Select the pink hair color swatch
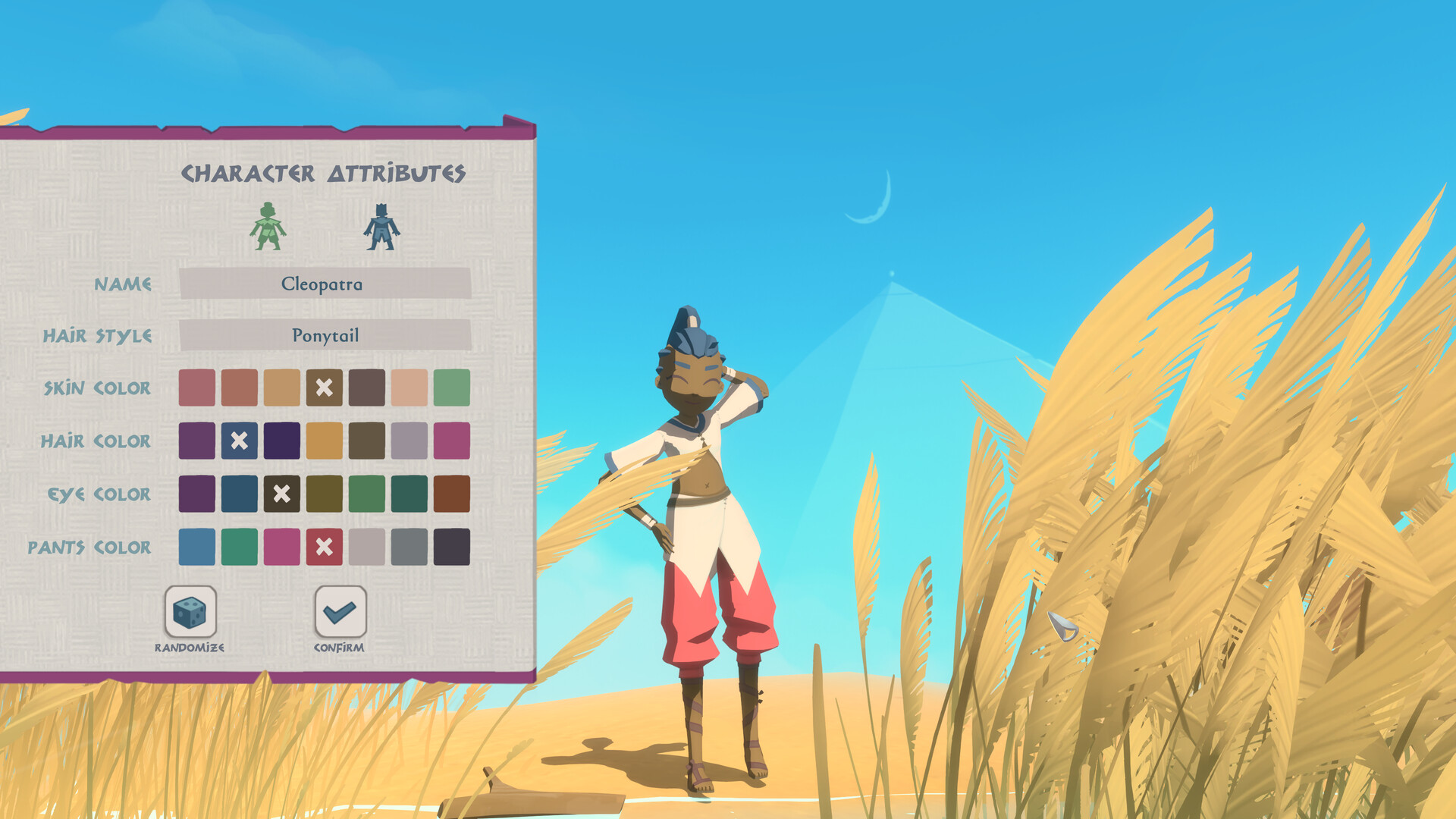This screenshot has height=819, width=1456. pos(452,441)
